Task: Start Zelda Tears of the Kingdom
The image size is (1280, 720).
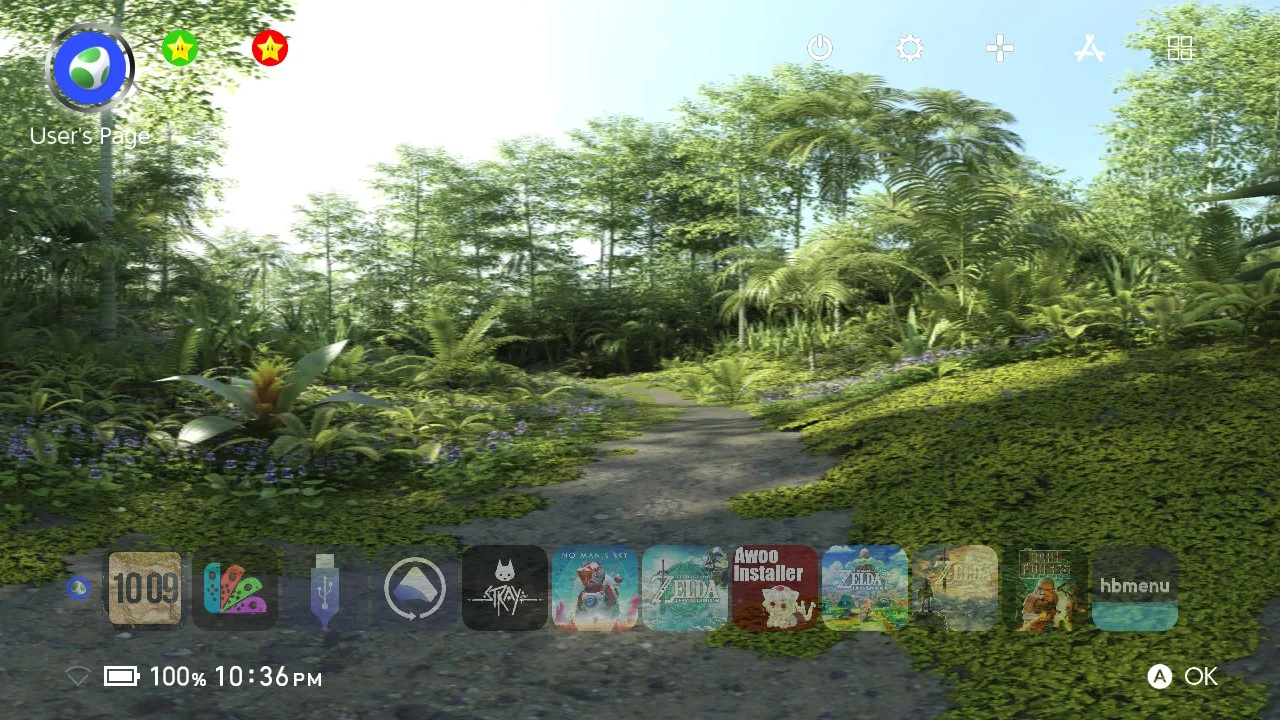Action: click(685, 588)
